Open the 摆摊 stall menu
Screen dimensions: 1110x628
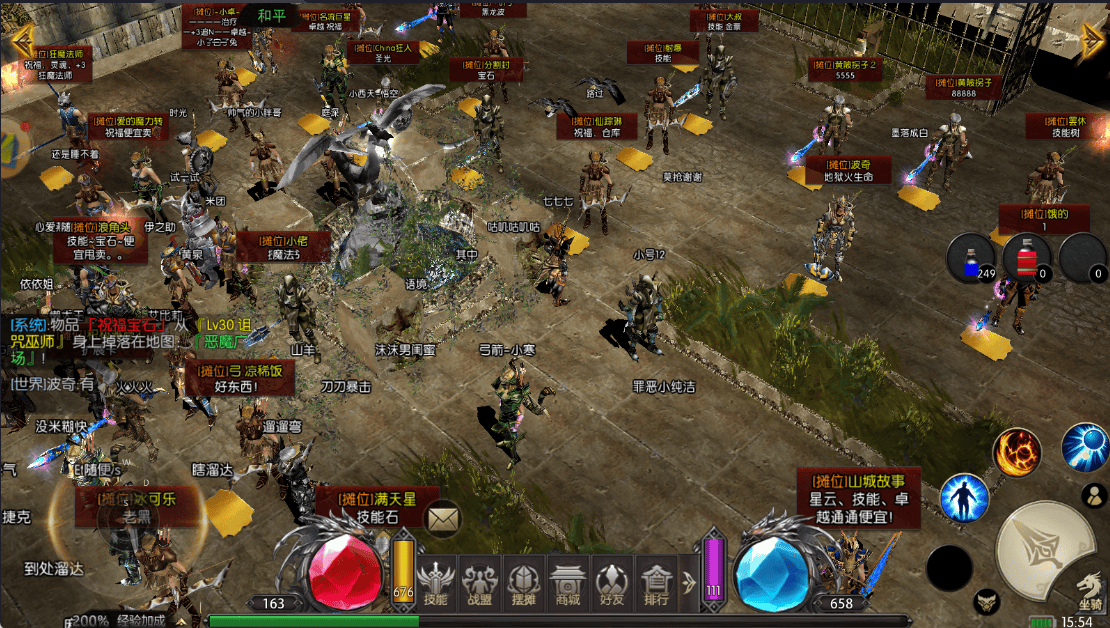[523, 581]
